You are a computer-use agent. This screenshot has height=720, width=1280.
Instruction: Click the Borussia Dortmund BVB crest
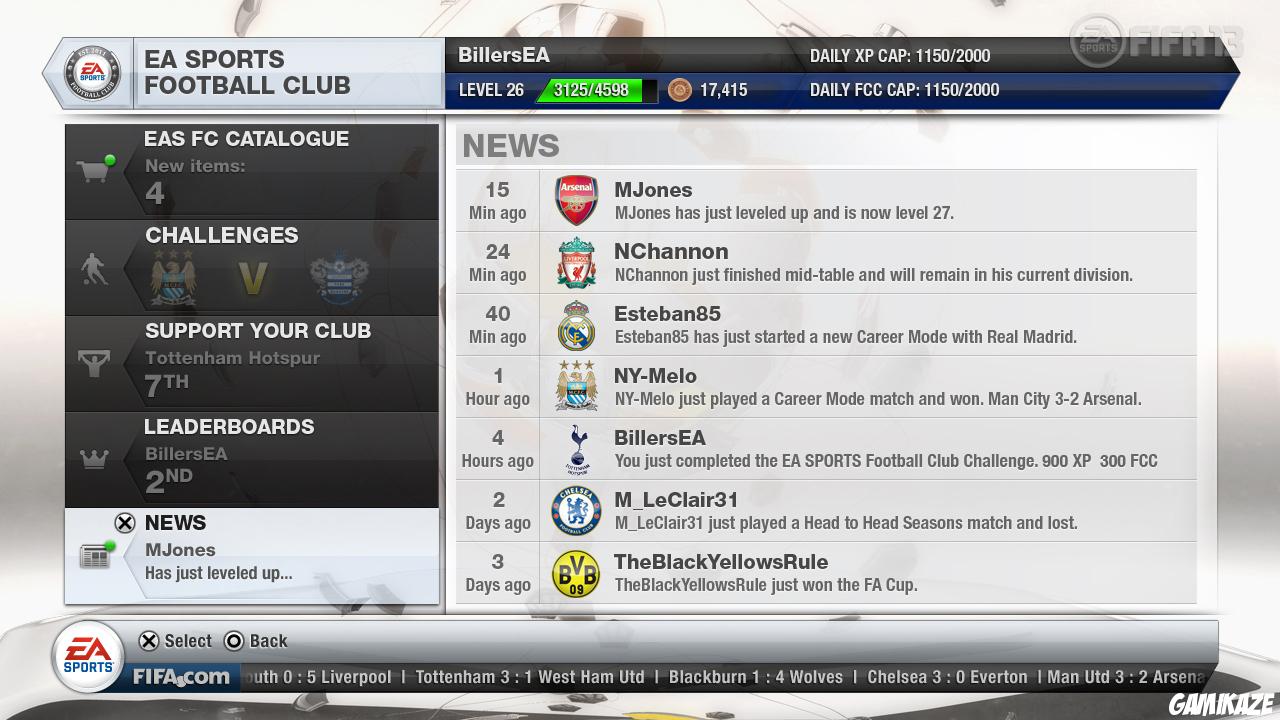pyautogui.click(x=577, y=572)
